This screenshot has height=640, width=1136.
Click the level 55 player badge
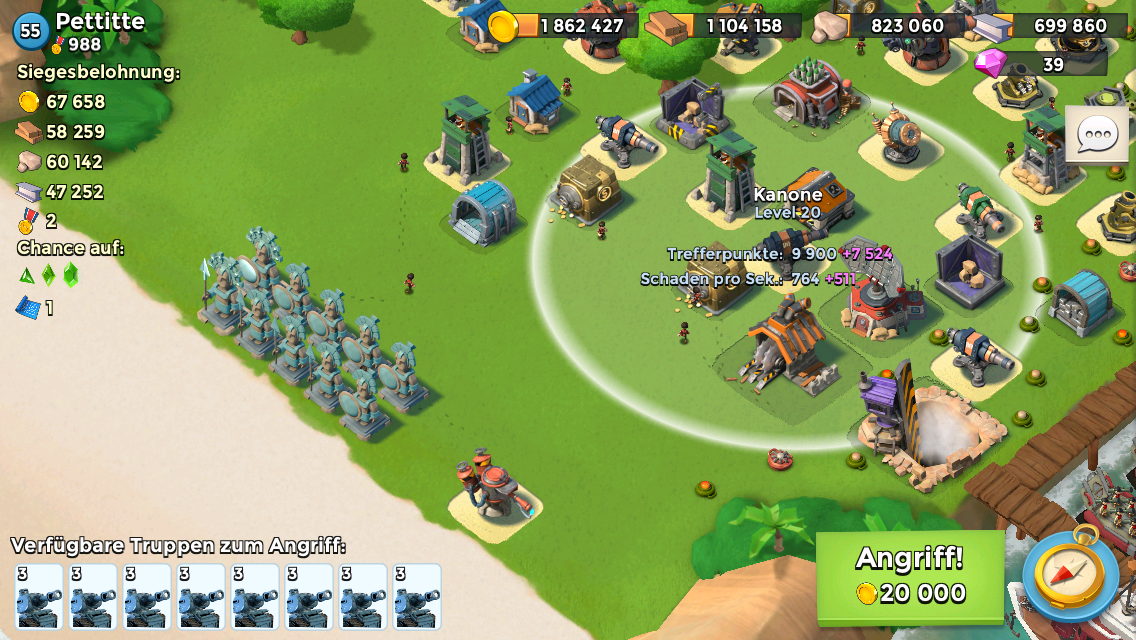coord(31,31)
